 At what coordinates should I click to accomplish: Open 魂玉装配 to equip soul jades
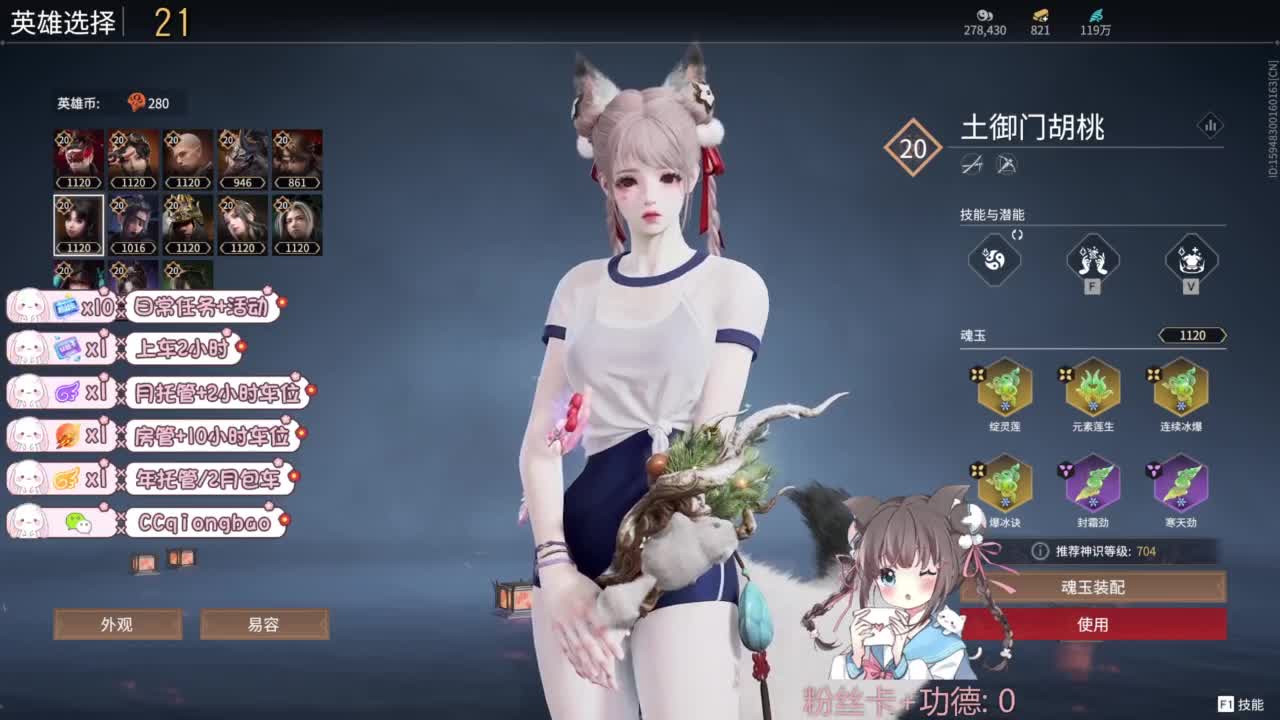click(1093, 588)
